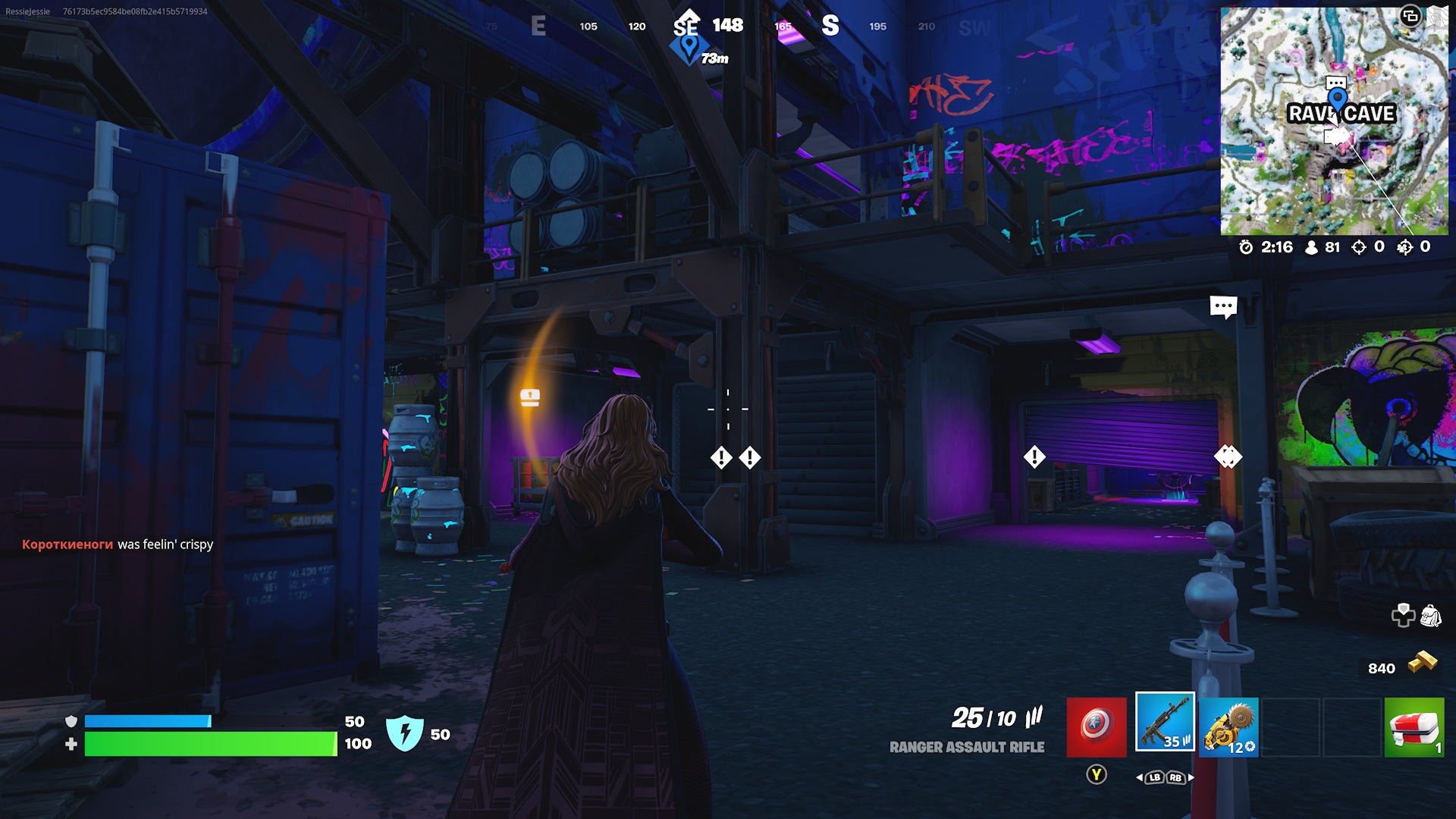The height and width of the screenshot is (819, 1456).
Task: Toggle the fullscreen map icon above the minimap
Action: click(x=1410, y=16)
